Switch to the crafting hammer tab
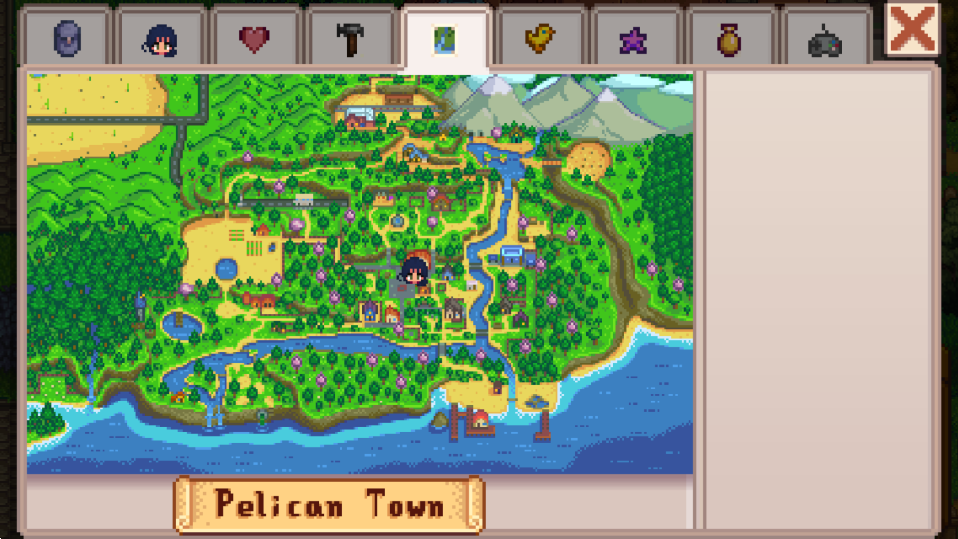Viewport: 958px width, 539px height. (x=350, y=38)
